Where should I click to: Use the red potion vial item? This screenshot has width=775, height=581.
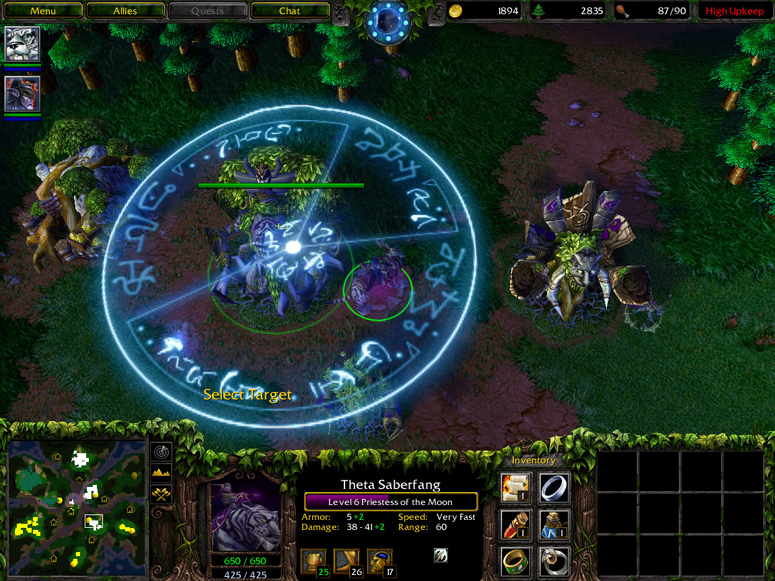[516, 524]
